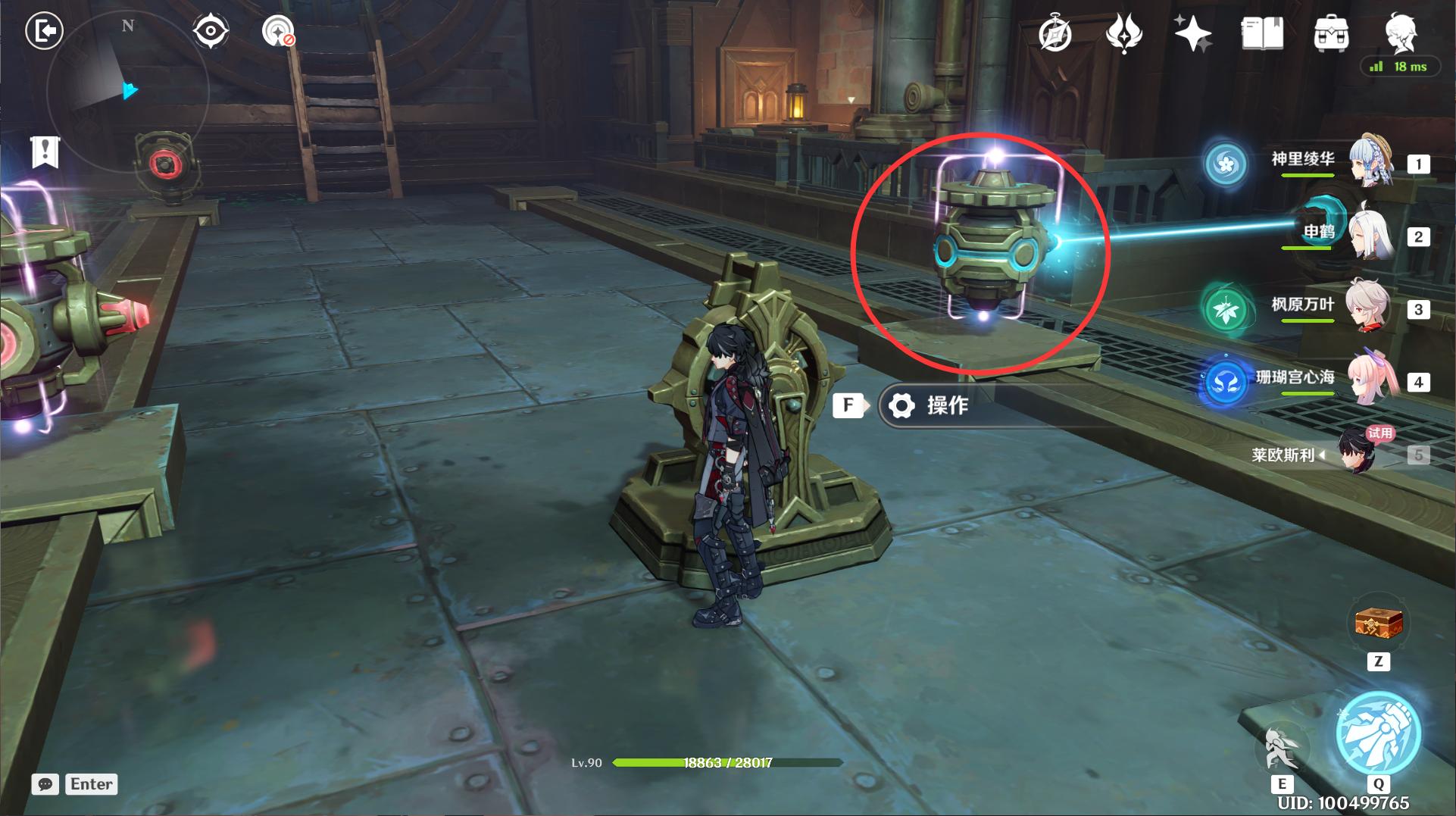Activate the elemental skill icon
This screenshot has height=816, width=1456.
[x=1282, y=746]
